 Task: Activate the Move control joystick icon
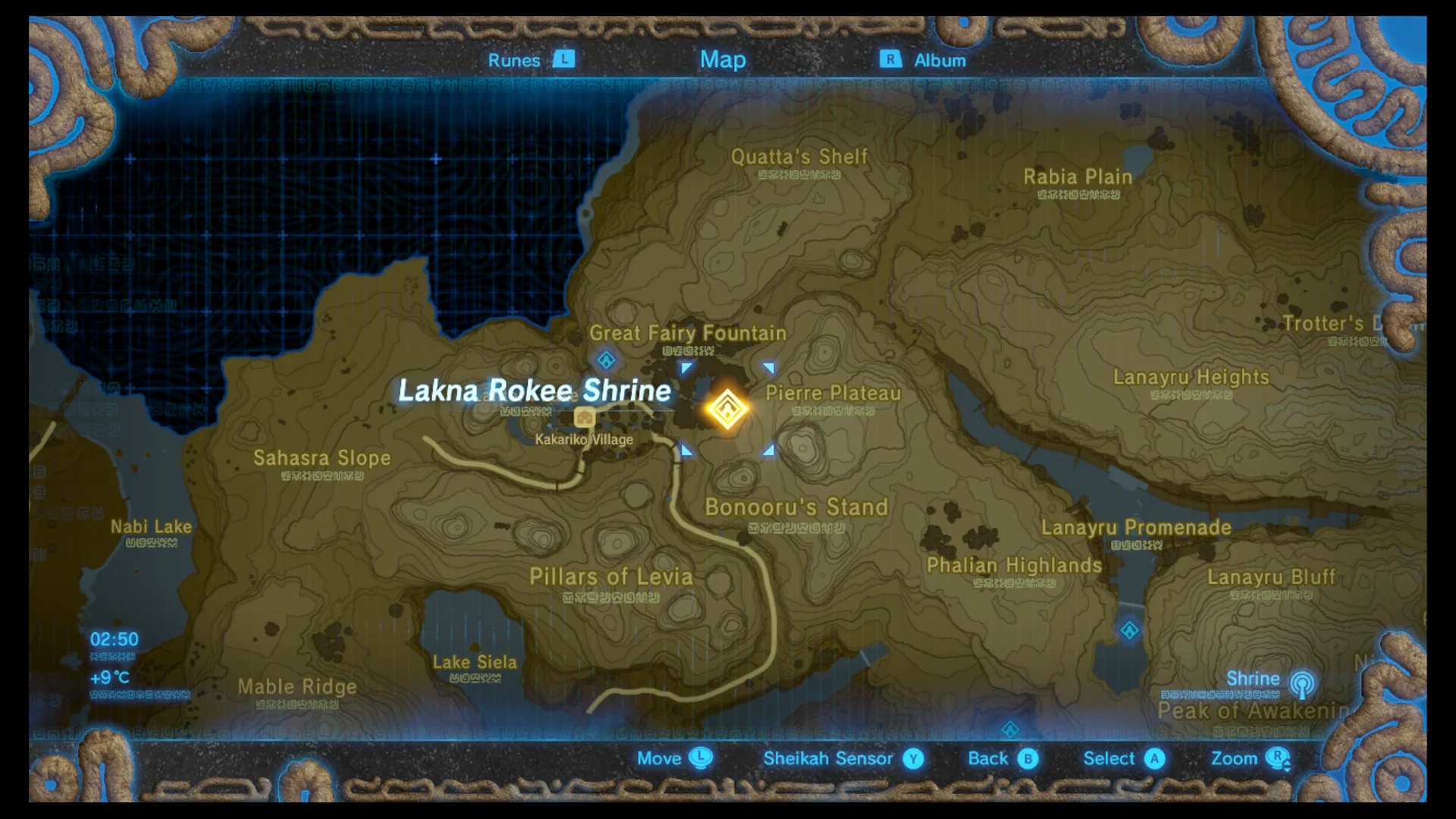(x=701, y=758)
